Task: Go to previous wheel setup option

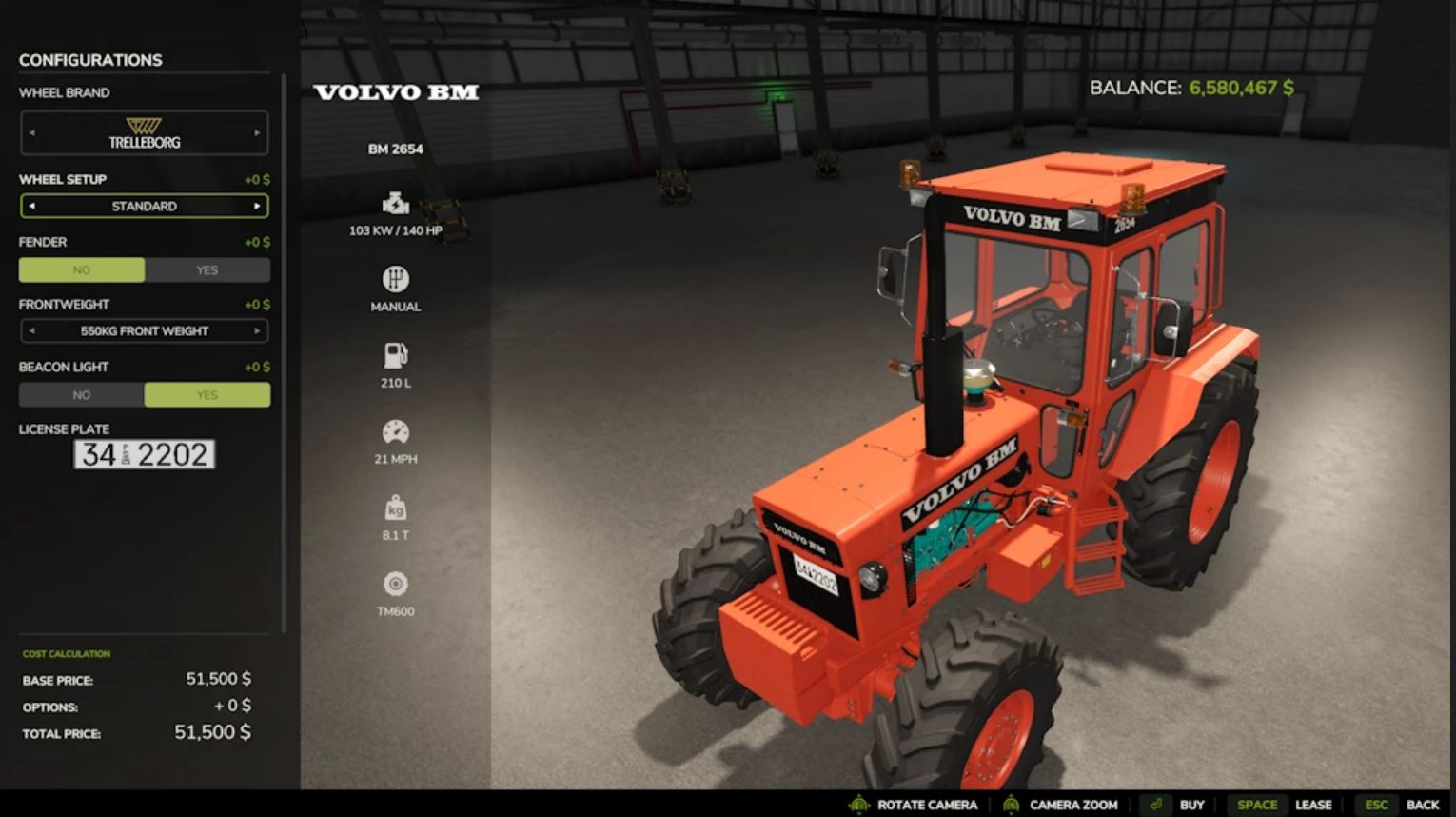Action: [x=31, y=206]
